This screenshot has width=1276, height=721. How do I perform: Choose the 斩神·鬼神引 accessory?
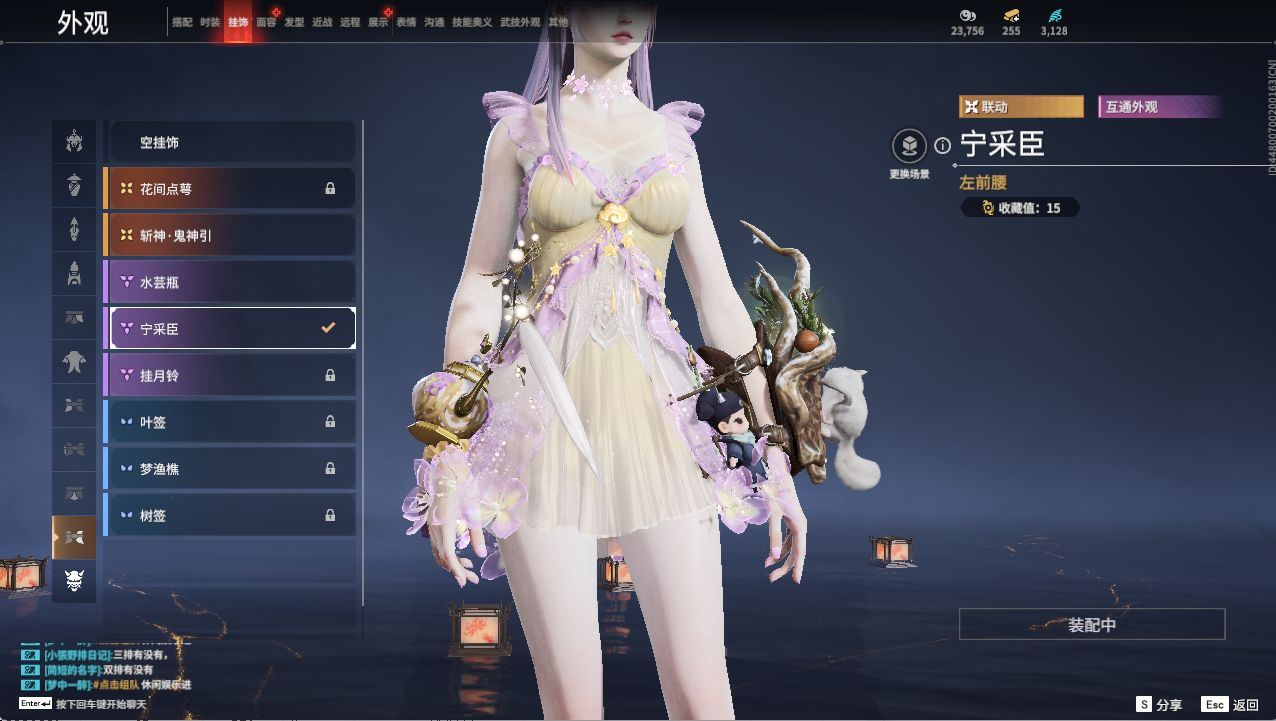pos(230,236)
